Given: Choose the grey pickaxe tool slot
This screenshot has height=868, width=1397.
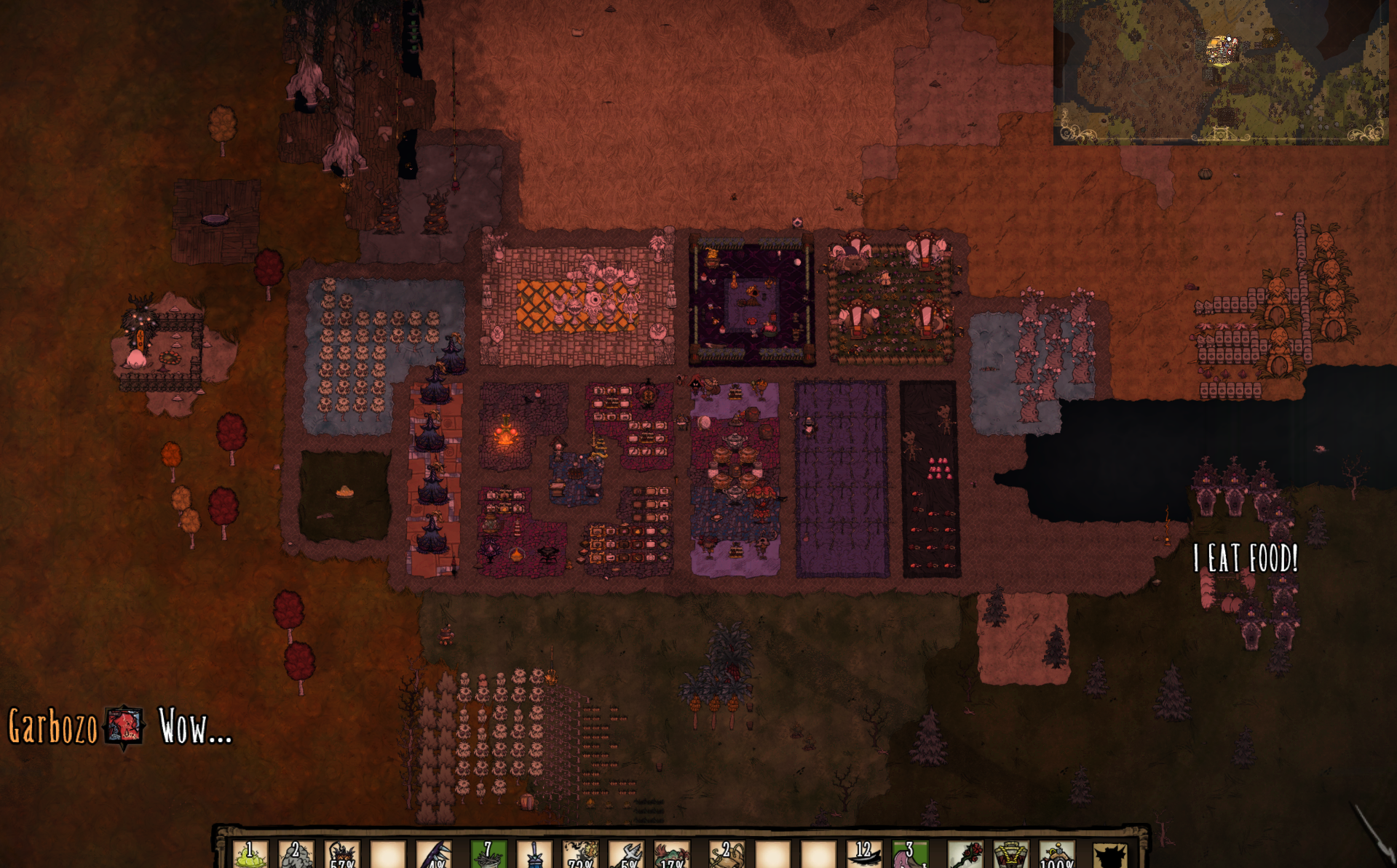Looking at the screenshot, I should pos(626,854).
